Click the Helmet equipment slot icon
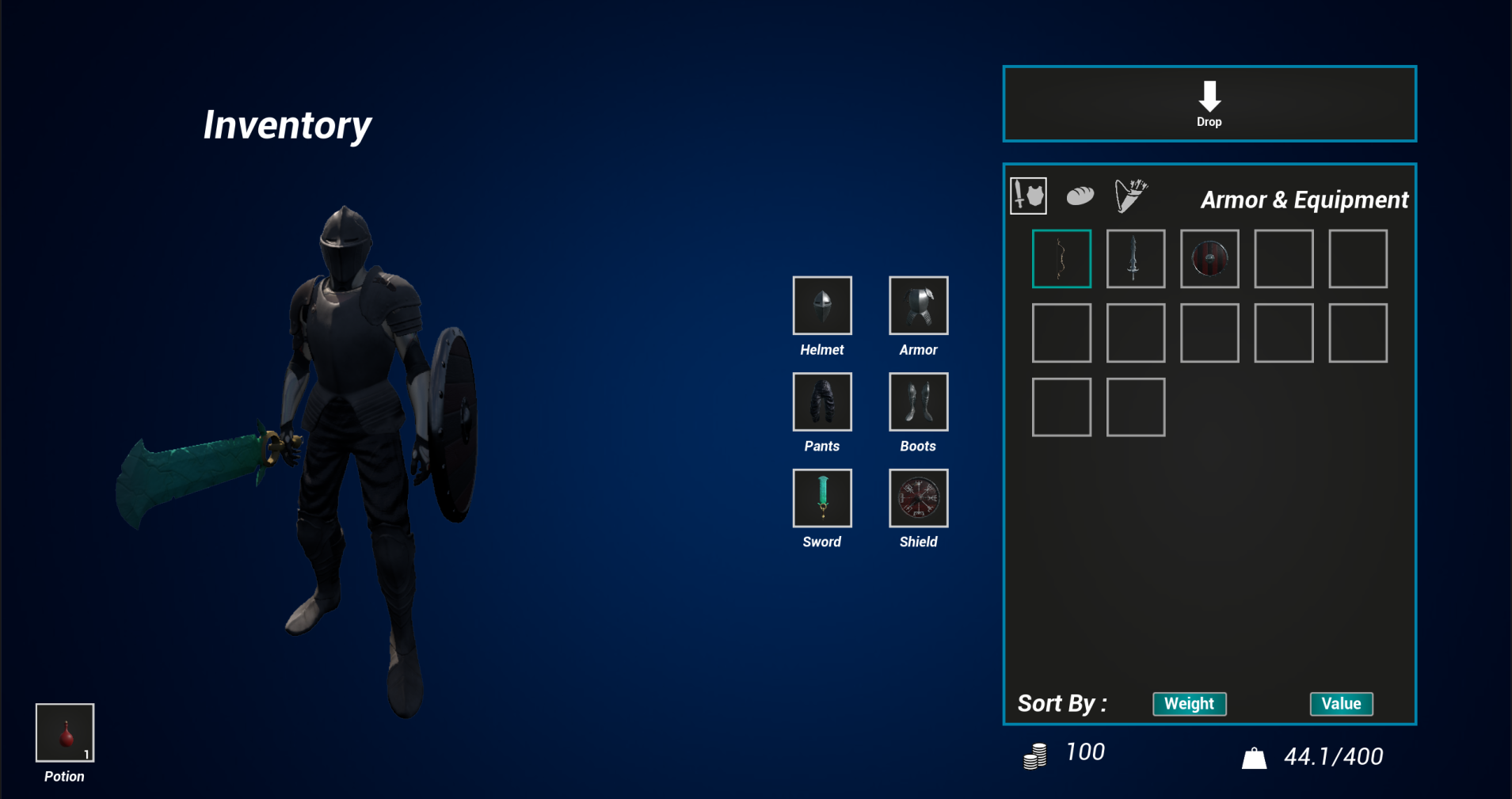This screenshot has height=799, width=1512. click(821, 305)
